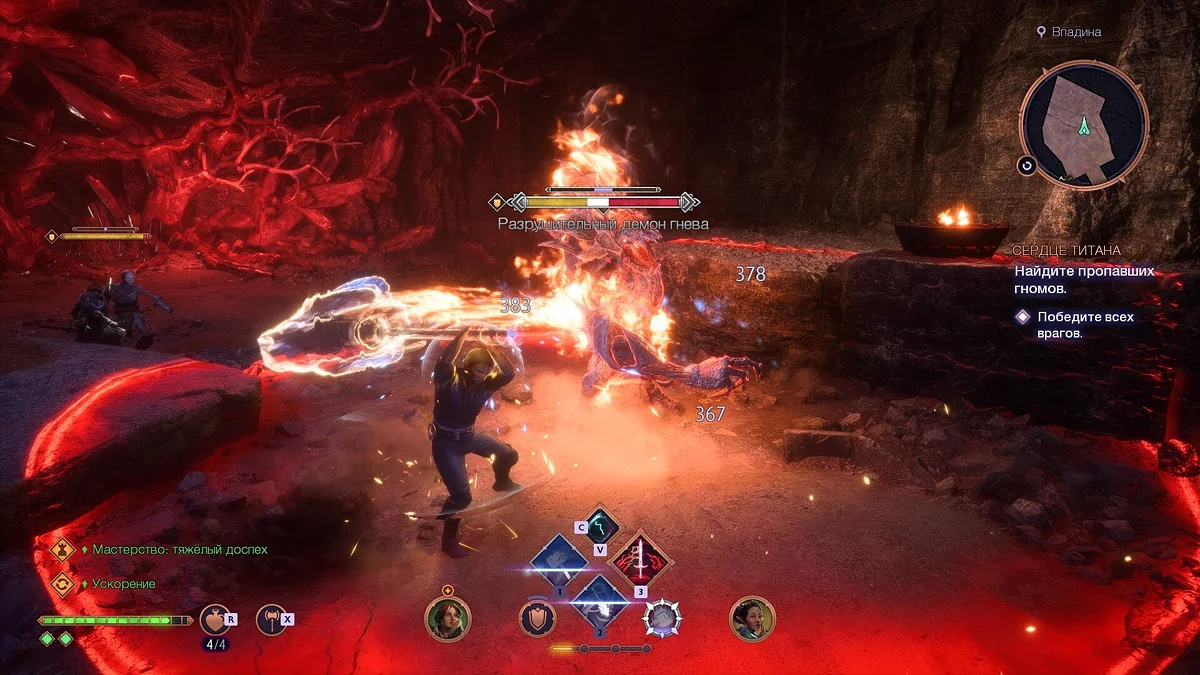Viewport: 1200px width, 675px height.
Task: Select the Сердце Титана quest tracker
Action: pyautogui.click(x=1066, y=250)
